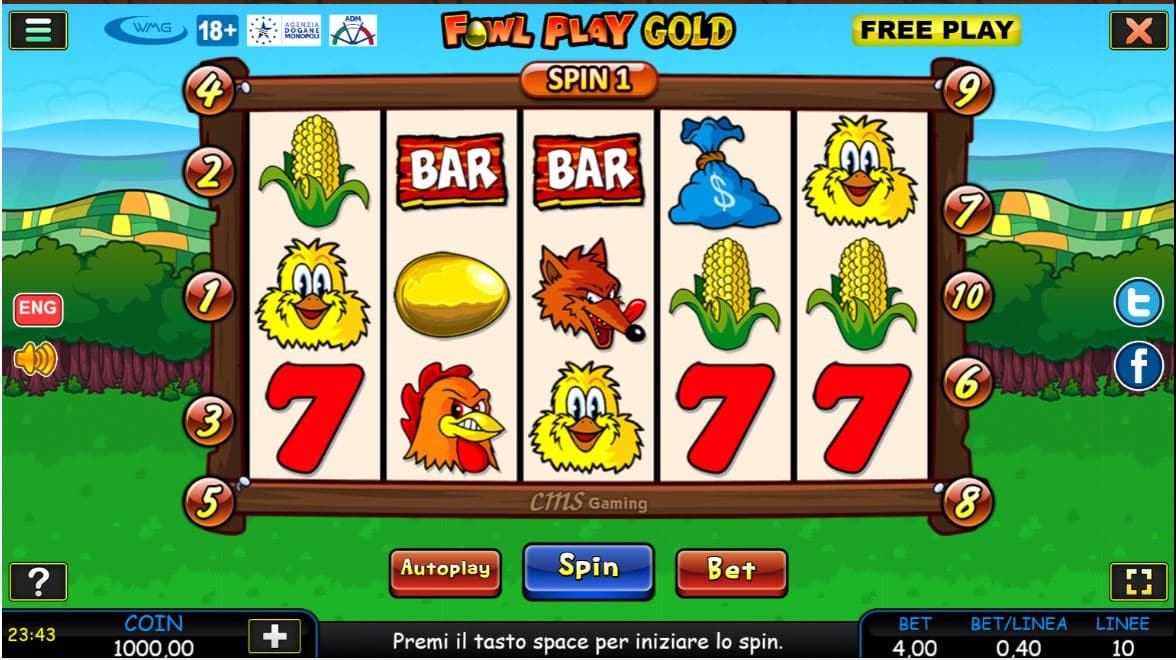Switch language using the ENG button
1176x660 pixels.
38,308
